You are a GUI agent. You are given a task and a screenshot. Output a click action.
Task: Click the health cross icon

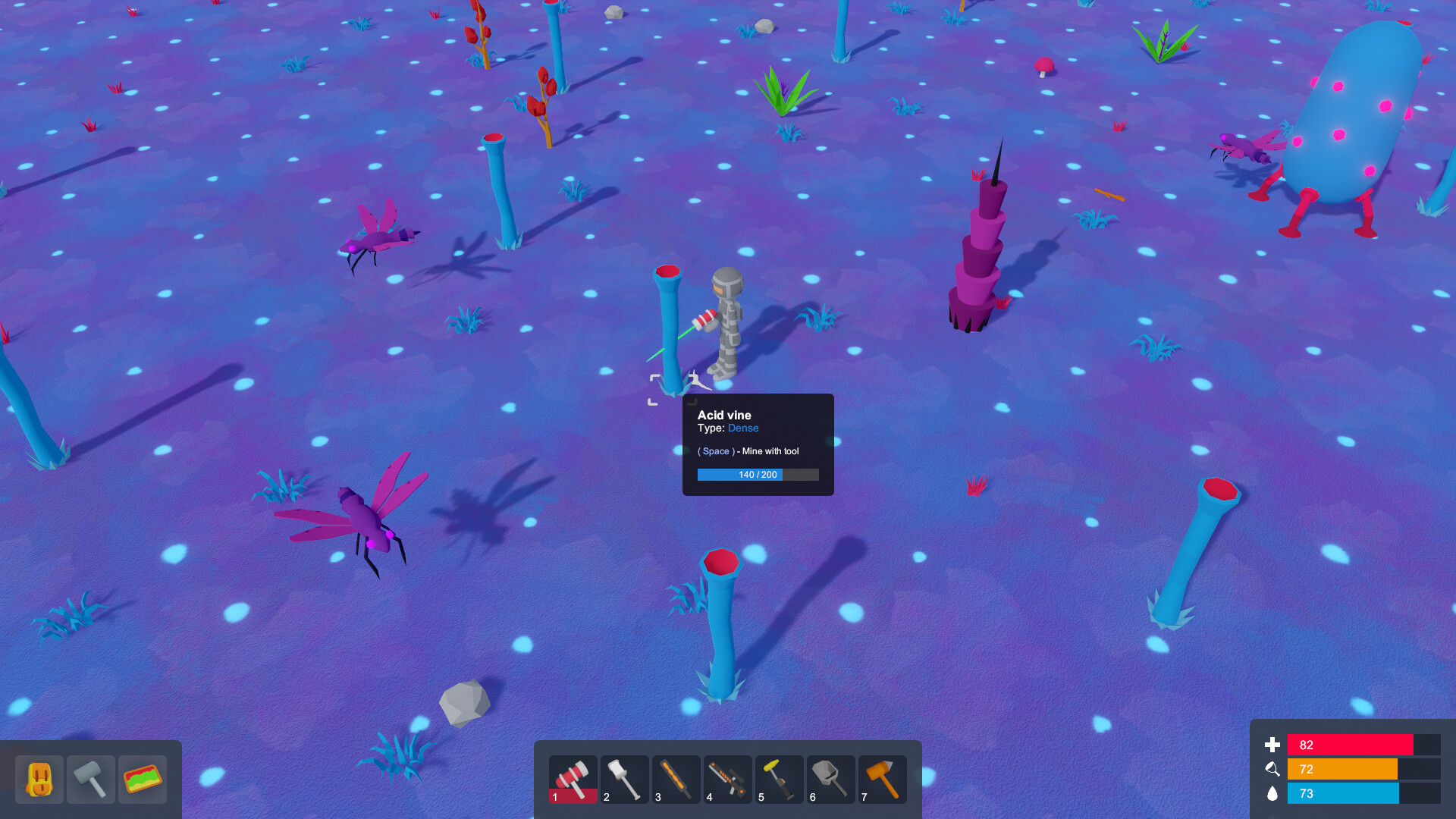pyautogui.click(x=1272, y=745)
